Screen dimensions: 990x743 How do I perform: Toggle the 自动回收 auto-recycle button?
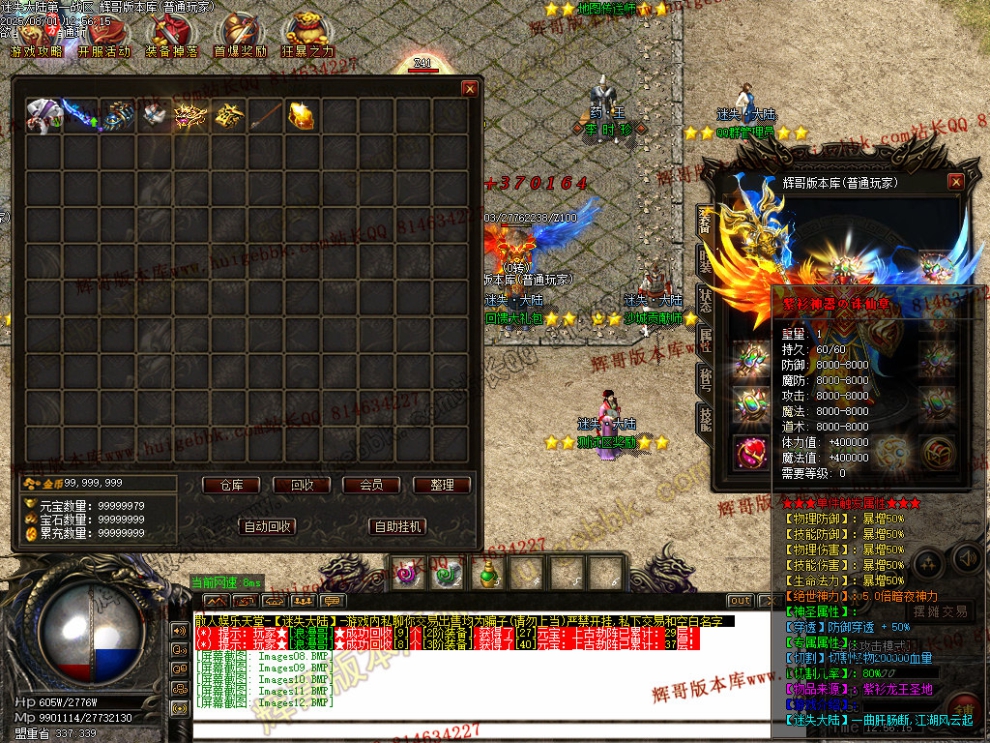click(x=267, y=526)
